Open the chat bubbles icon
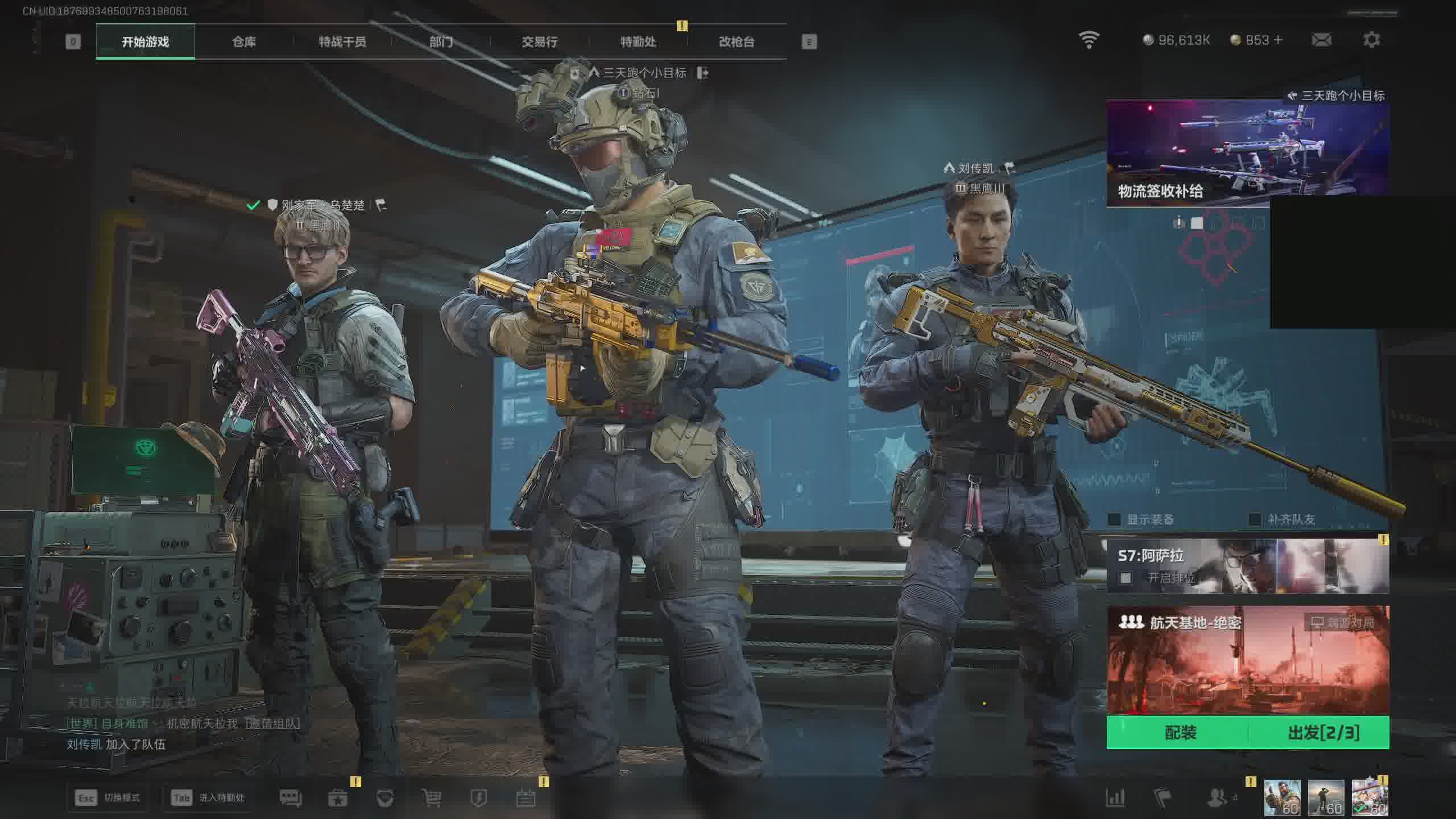Image resolution: width=1456 pixels, height=819 pixels. point(291,798)
